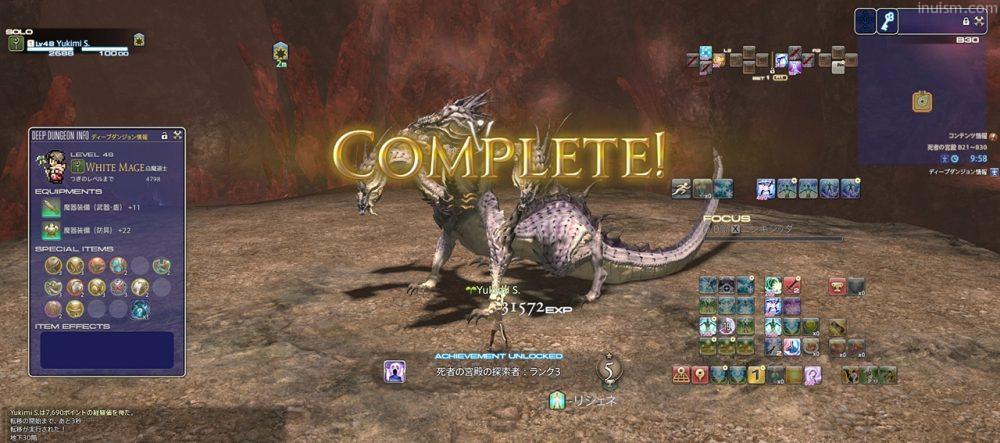The height and width of the screenshot is (443, 1000).
Task: Select the orange player marker on minimap
Action: (921, 101)
